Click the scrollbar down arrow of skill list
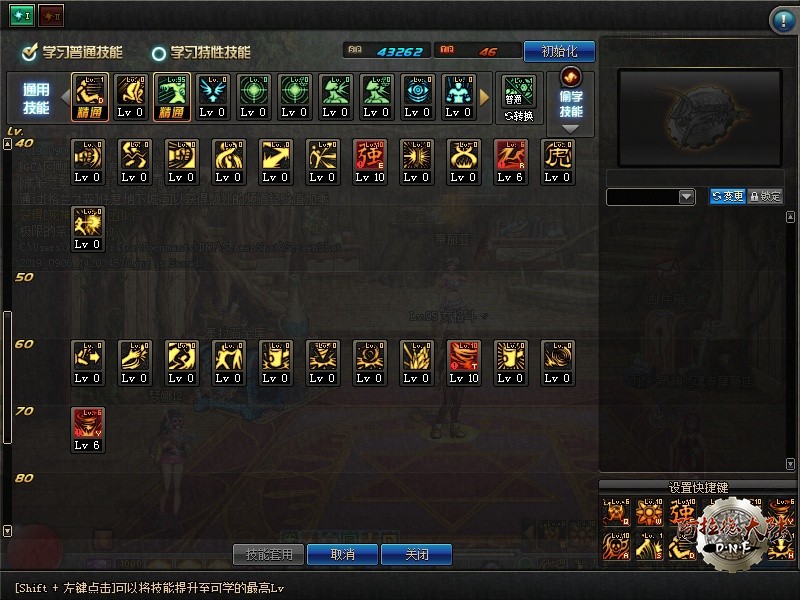Screen dimensions: 800x600 click(8, 531)
